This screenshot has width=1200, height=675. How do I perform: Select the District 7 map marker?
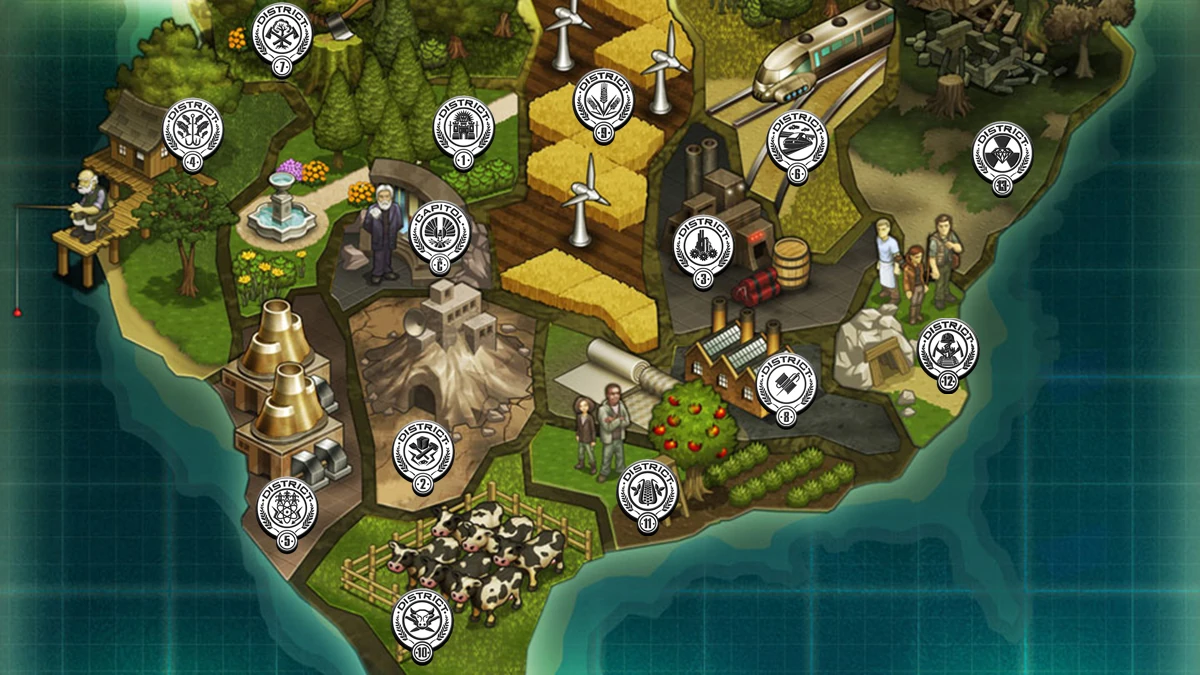(x=282, y=34)
